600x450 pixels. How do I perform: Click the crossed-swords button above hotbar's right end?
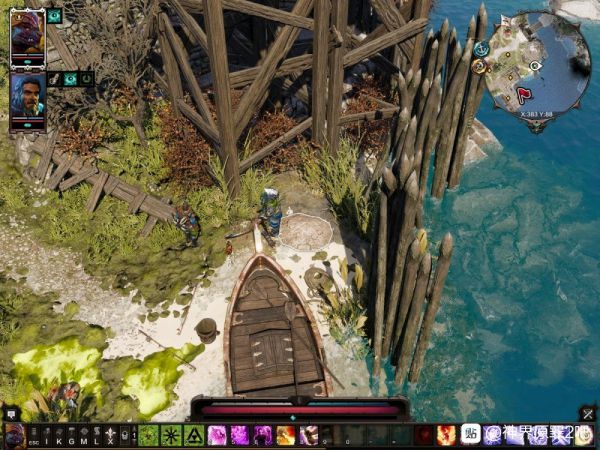click(x=587, y=413)
